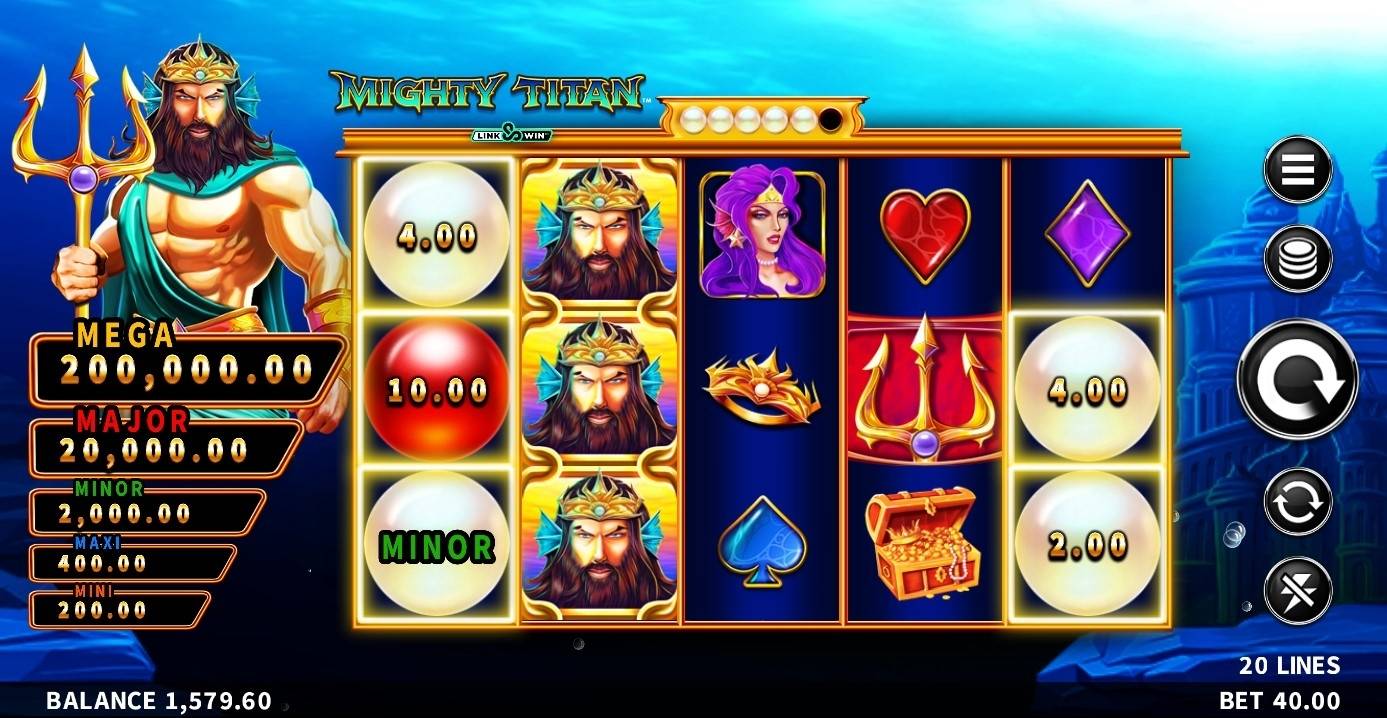The image size is (1387, 718).
Task: Spin the reels with the large arrow button
Action: [x=1297, y=378]
